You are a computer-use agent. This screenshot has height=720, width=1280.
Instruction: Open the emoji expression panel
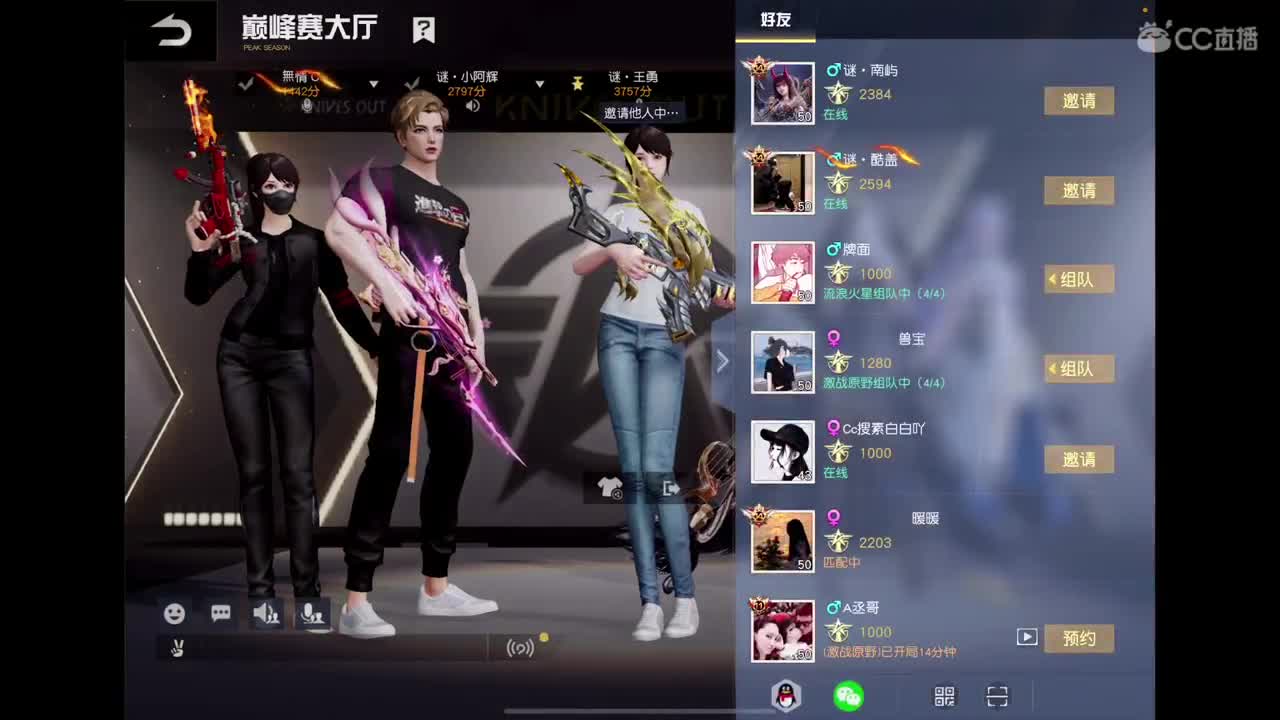[x=175, y=614]
